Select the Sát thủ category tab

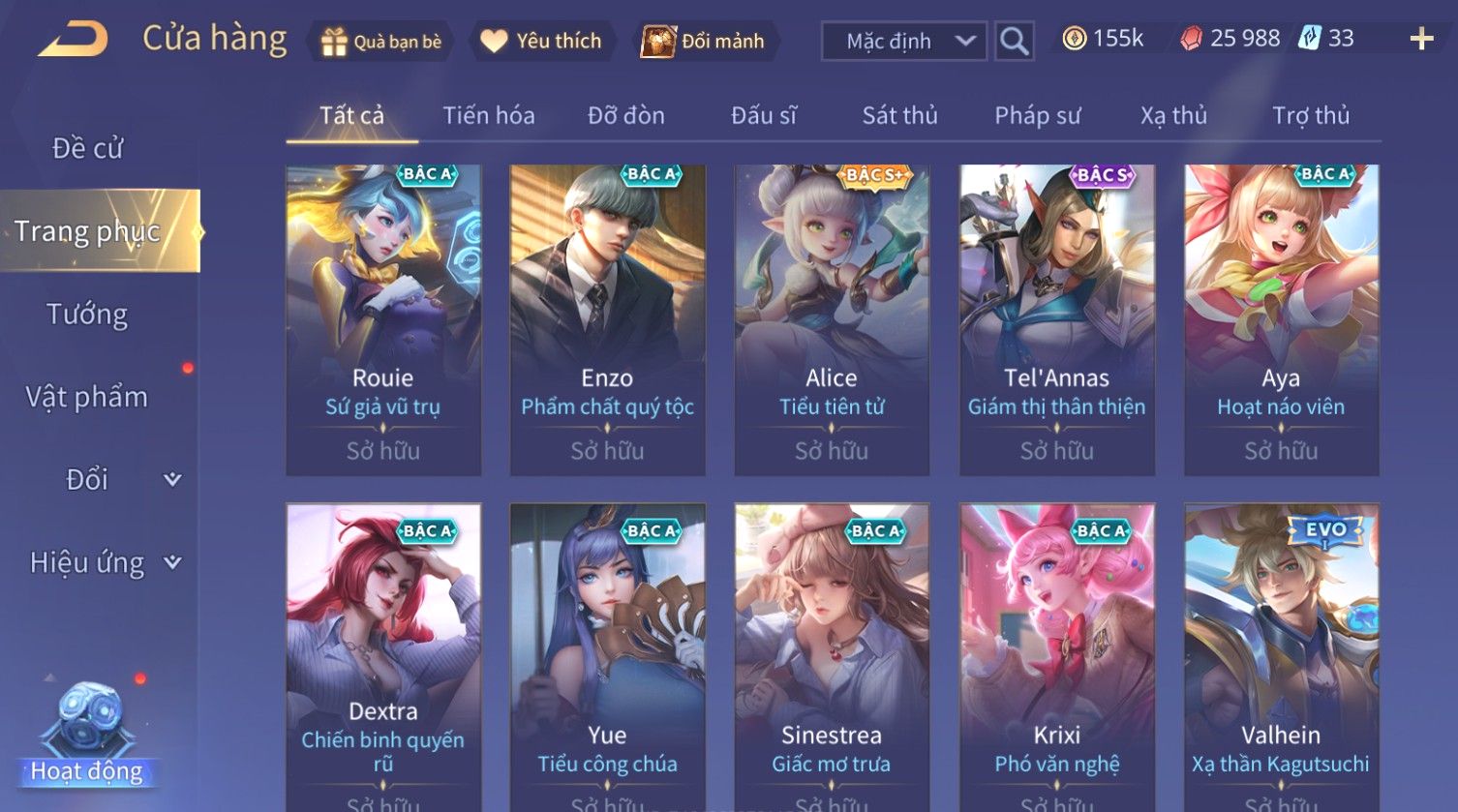[899, 116]
